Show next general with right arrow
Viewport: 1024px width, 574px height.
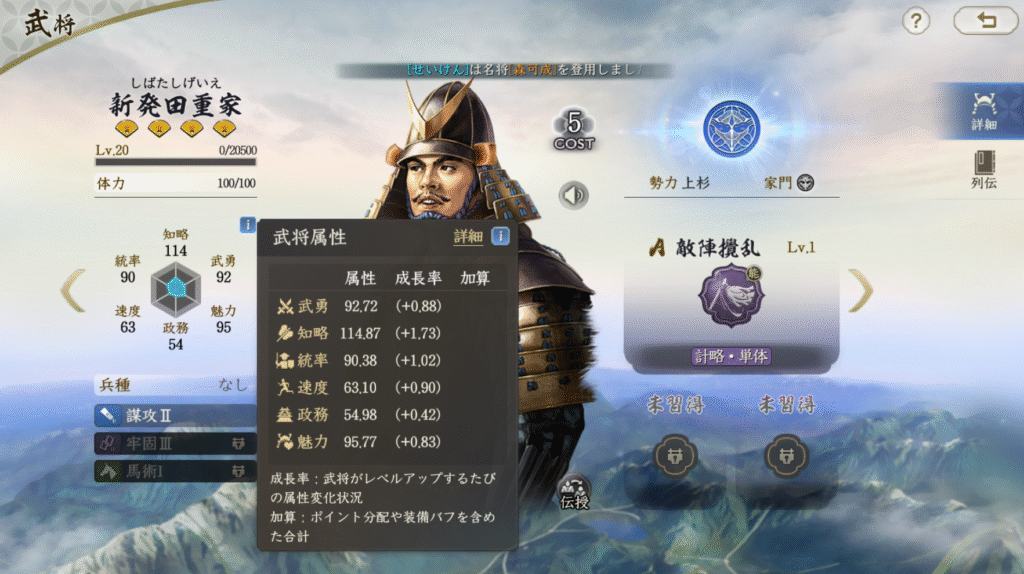(x=860, y=290)
